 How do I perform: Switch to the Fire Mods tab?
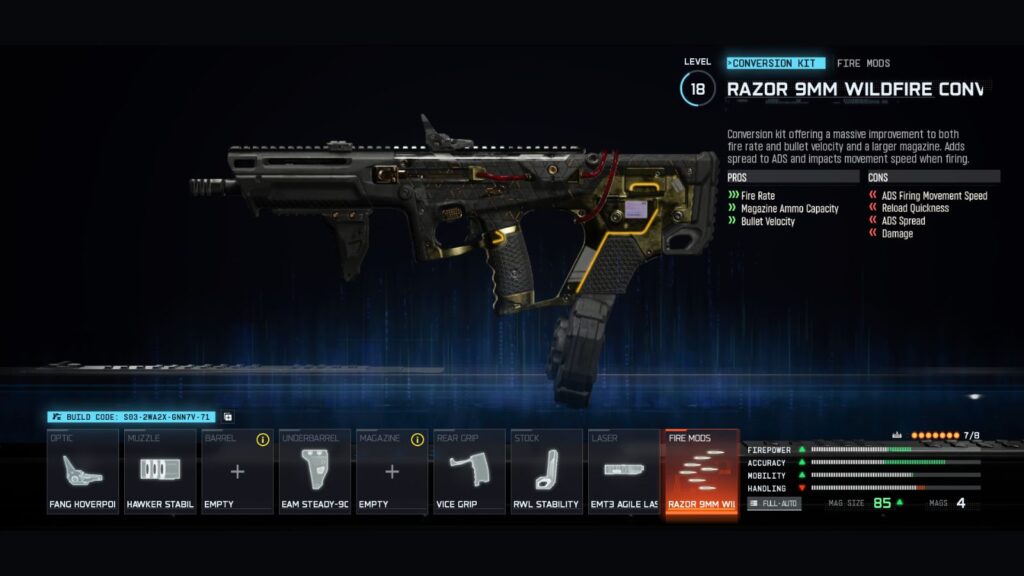coord(863,63)
